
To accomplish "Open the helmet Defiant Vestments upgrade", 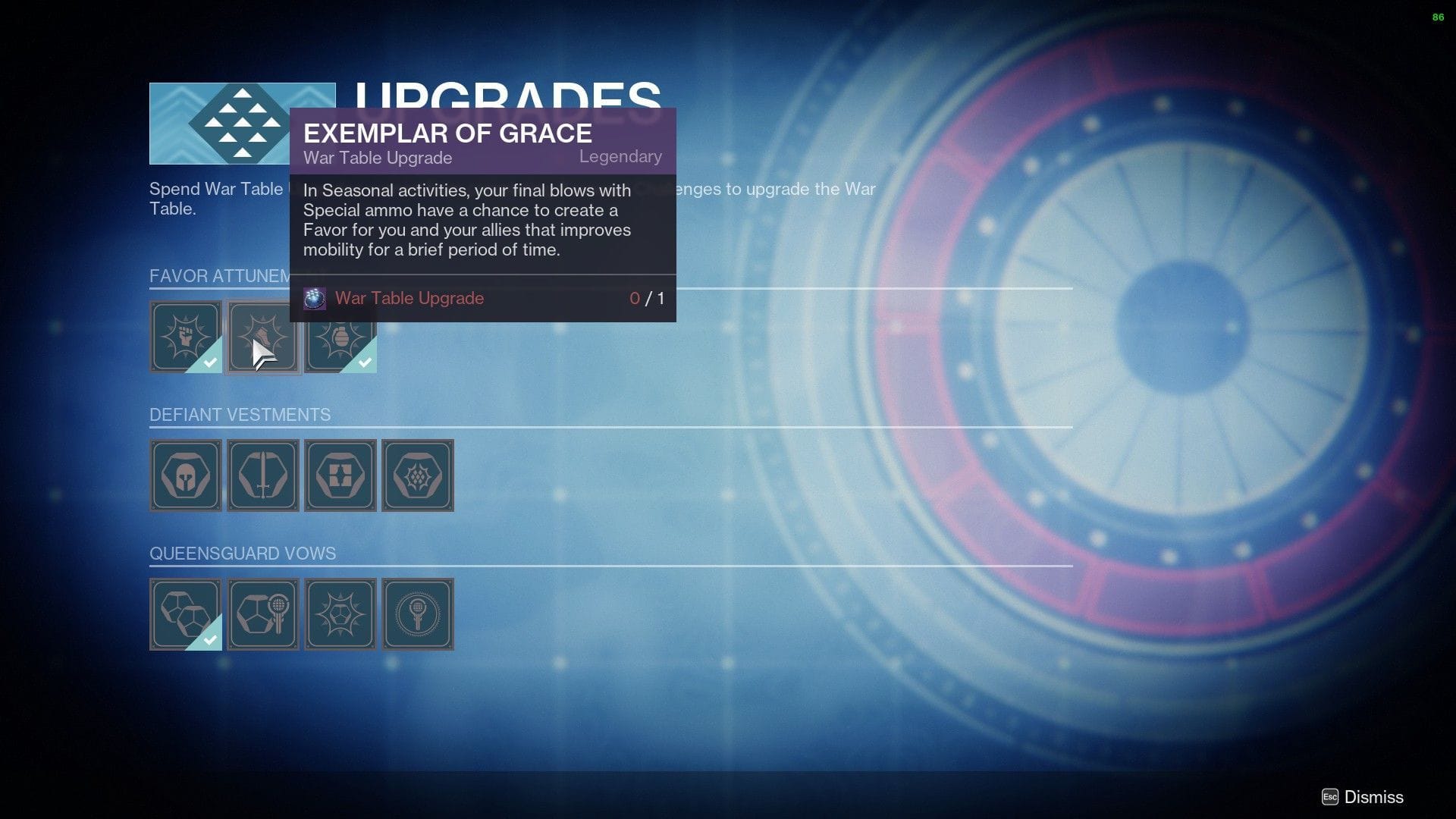I will click(186, 475).
